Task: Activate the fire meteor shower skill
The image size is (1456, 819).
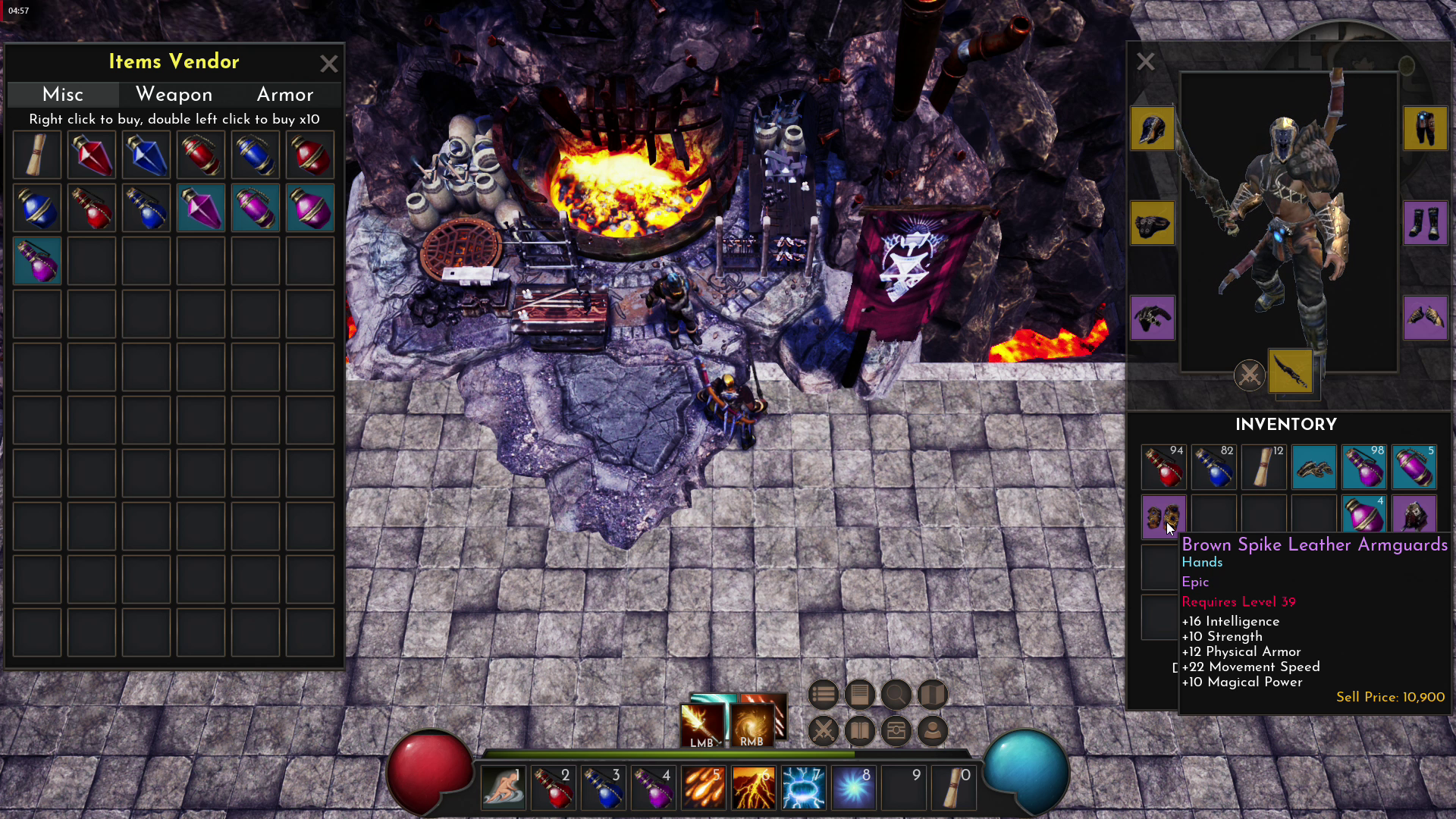Action: pos(703,788)
